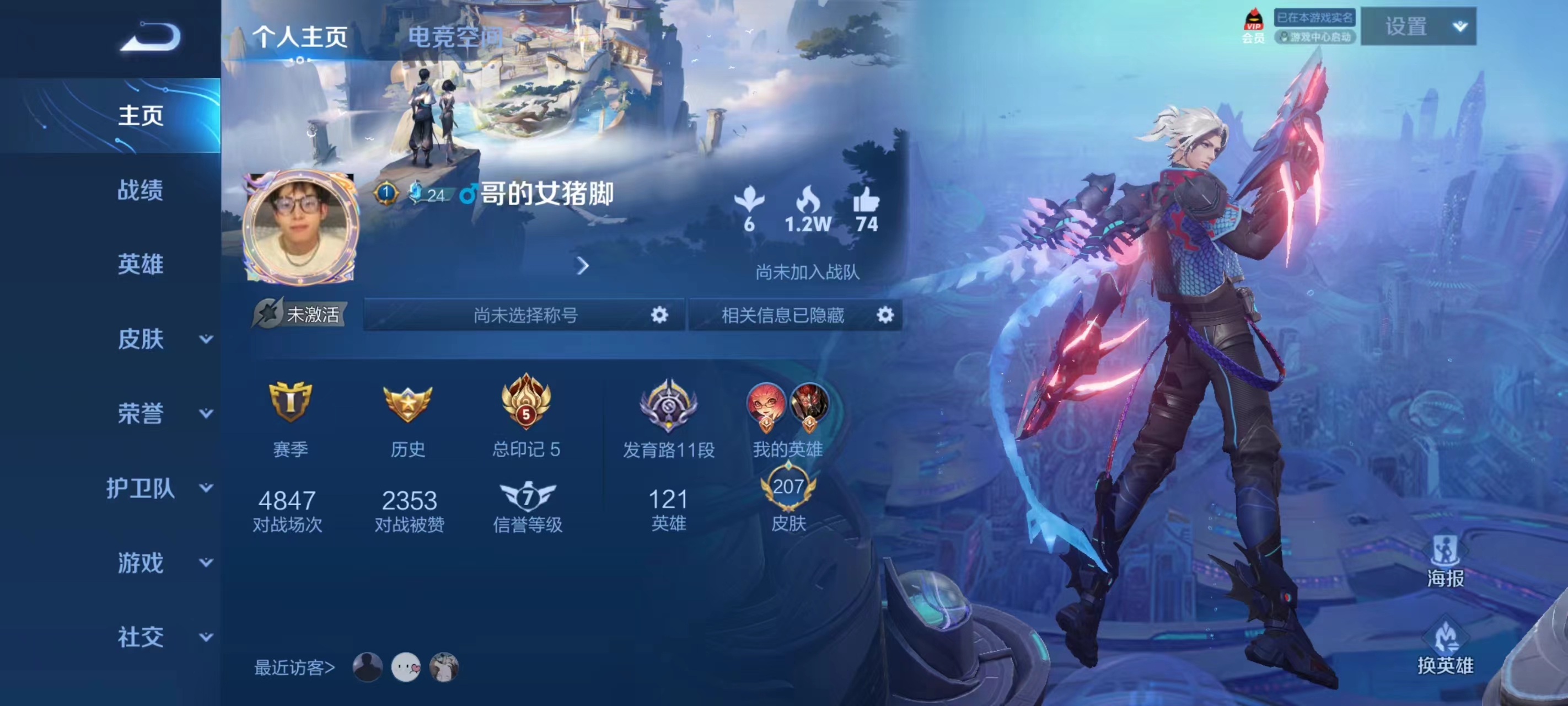1568x706 pixels.
Task: Open the 信誉等级 7 credit badge
Action: 527,497
